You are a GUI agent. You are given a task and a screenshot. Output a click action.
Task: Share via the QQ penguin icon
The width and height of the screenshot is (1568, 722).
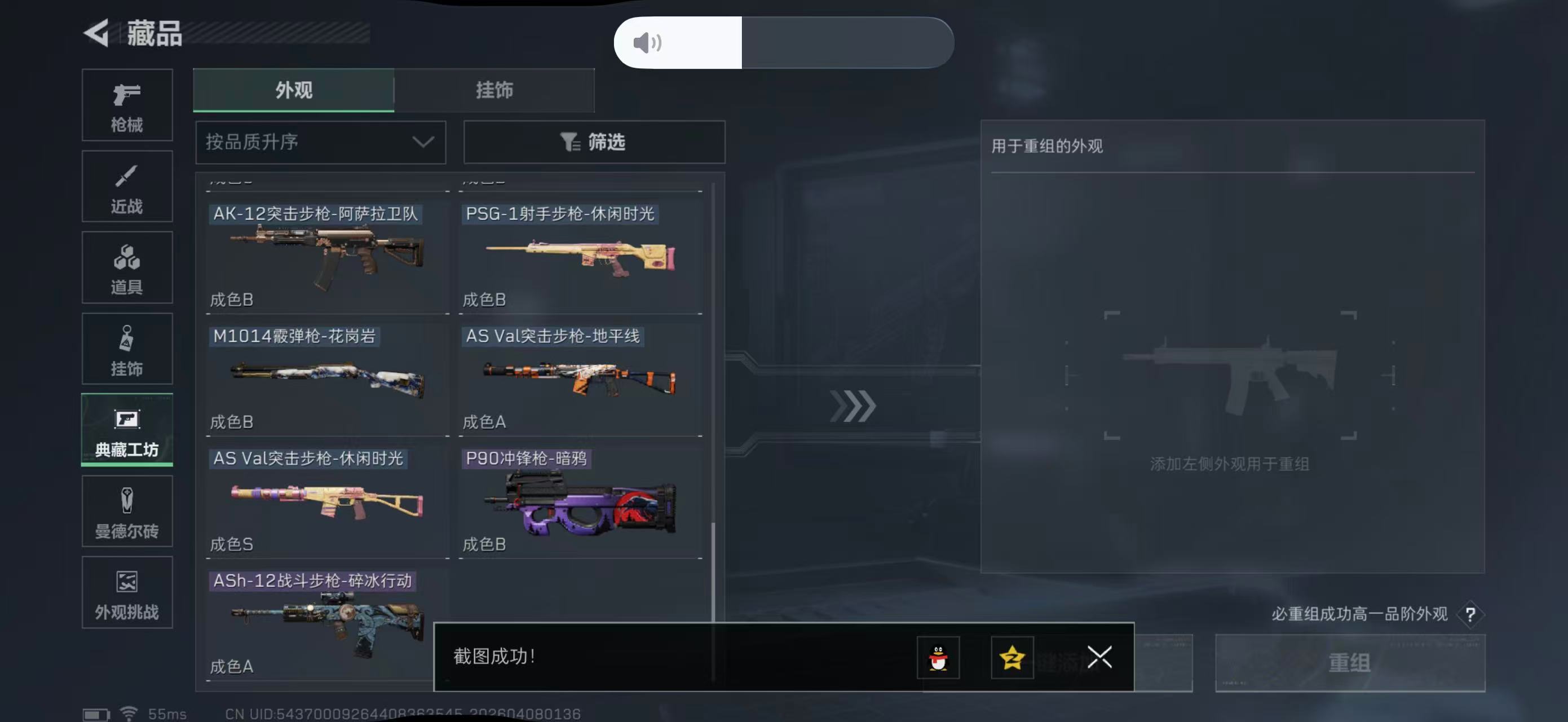[938, 658]
